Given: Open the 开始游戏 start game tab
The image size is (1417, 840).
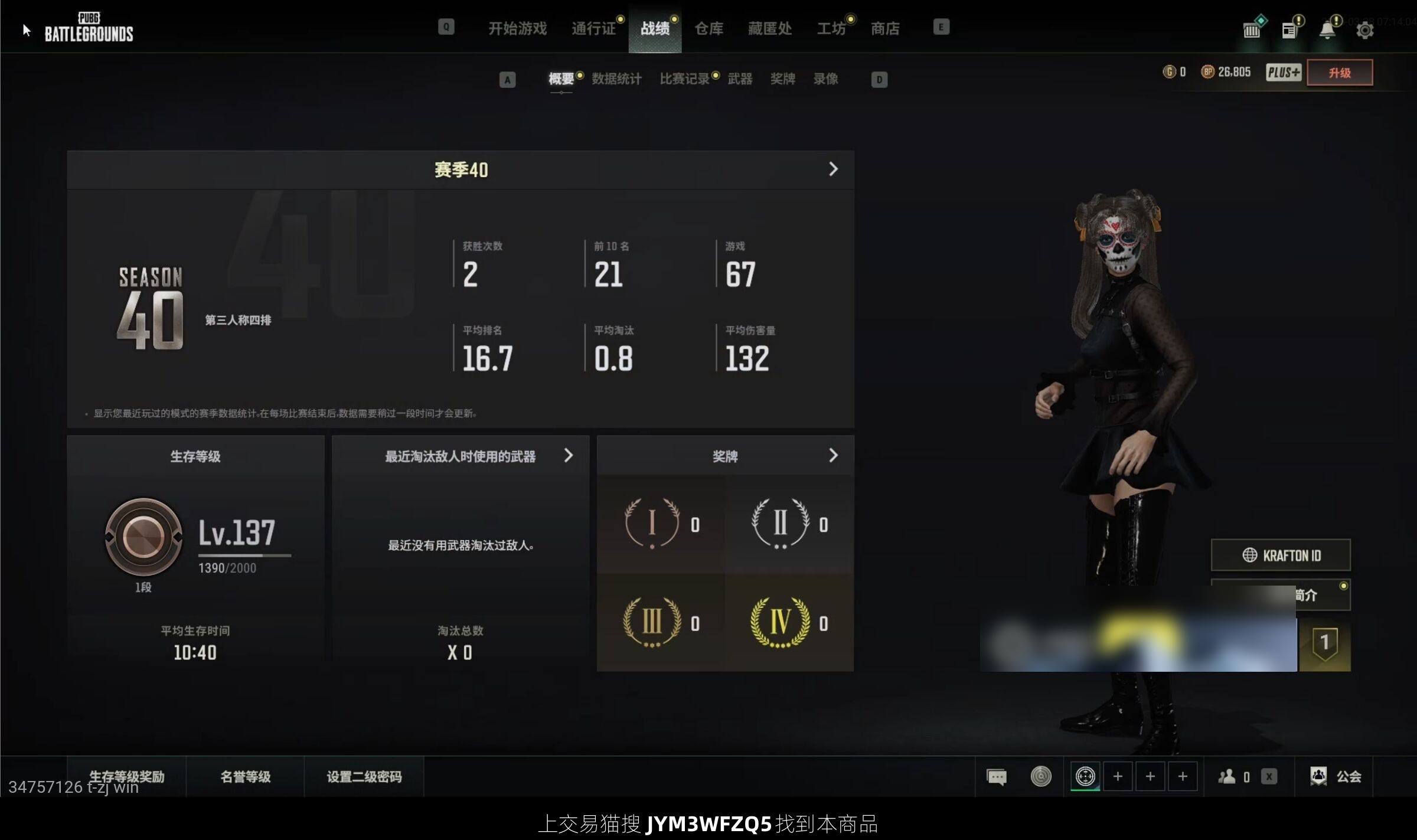Looking at the screenshot, I should pyautogui.click(x=517, y=28).
